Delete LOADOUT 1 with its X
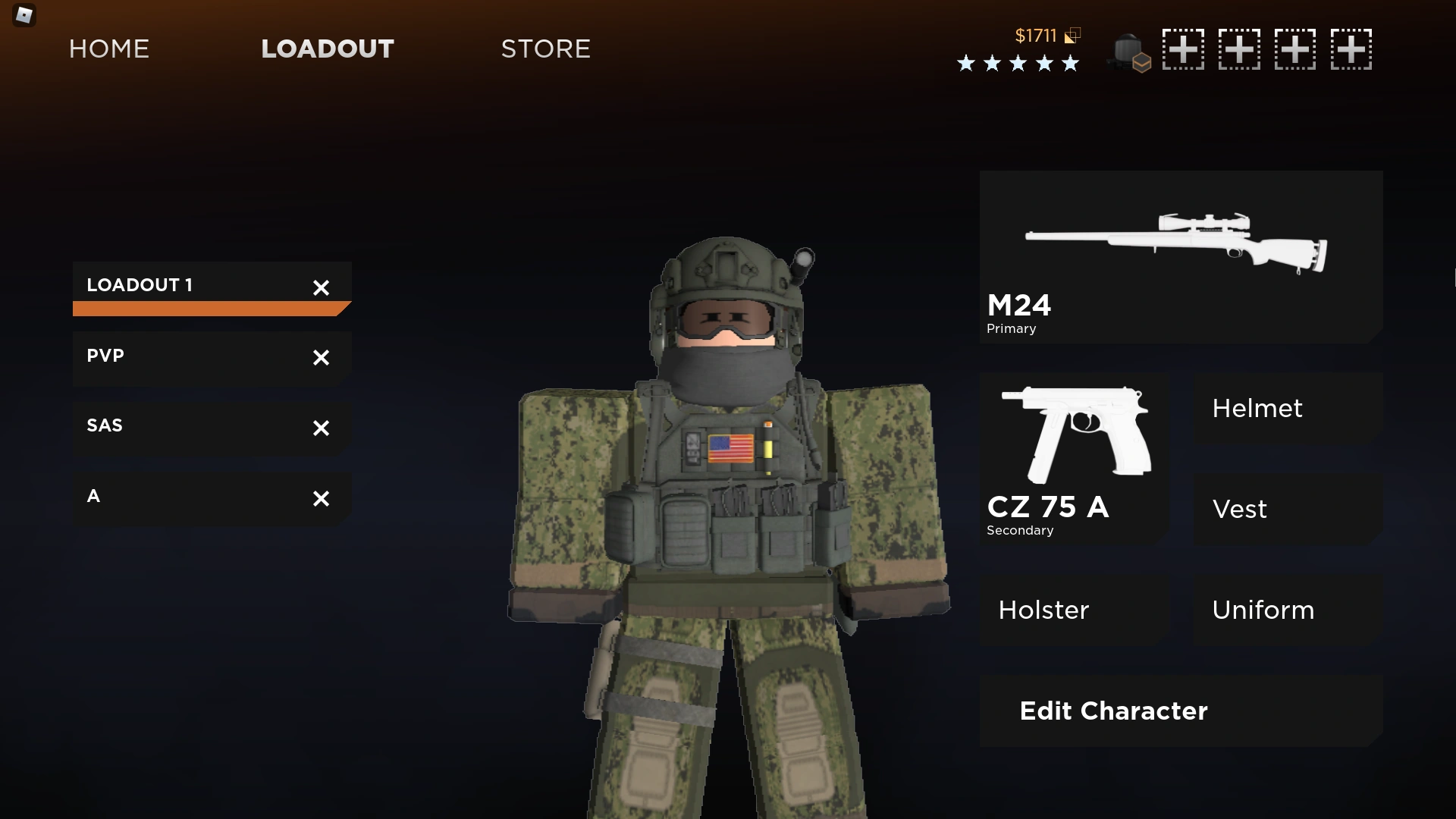The width and height of the screenshot is (1456, 819). pyautogui.click(x=321, y=287)
